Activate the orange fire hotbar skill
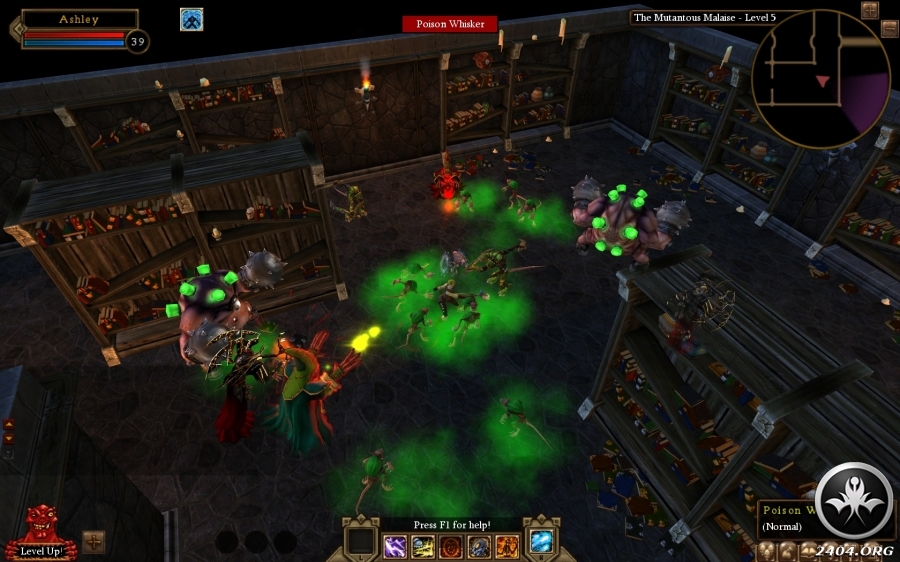This screenshot has width=900, height=562. [x=507, y=546]
